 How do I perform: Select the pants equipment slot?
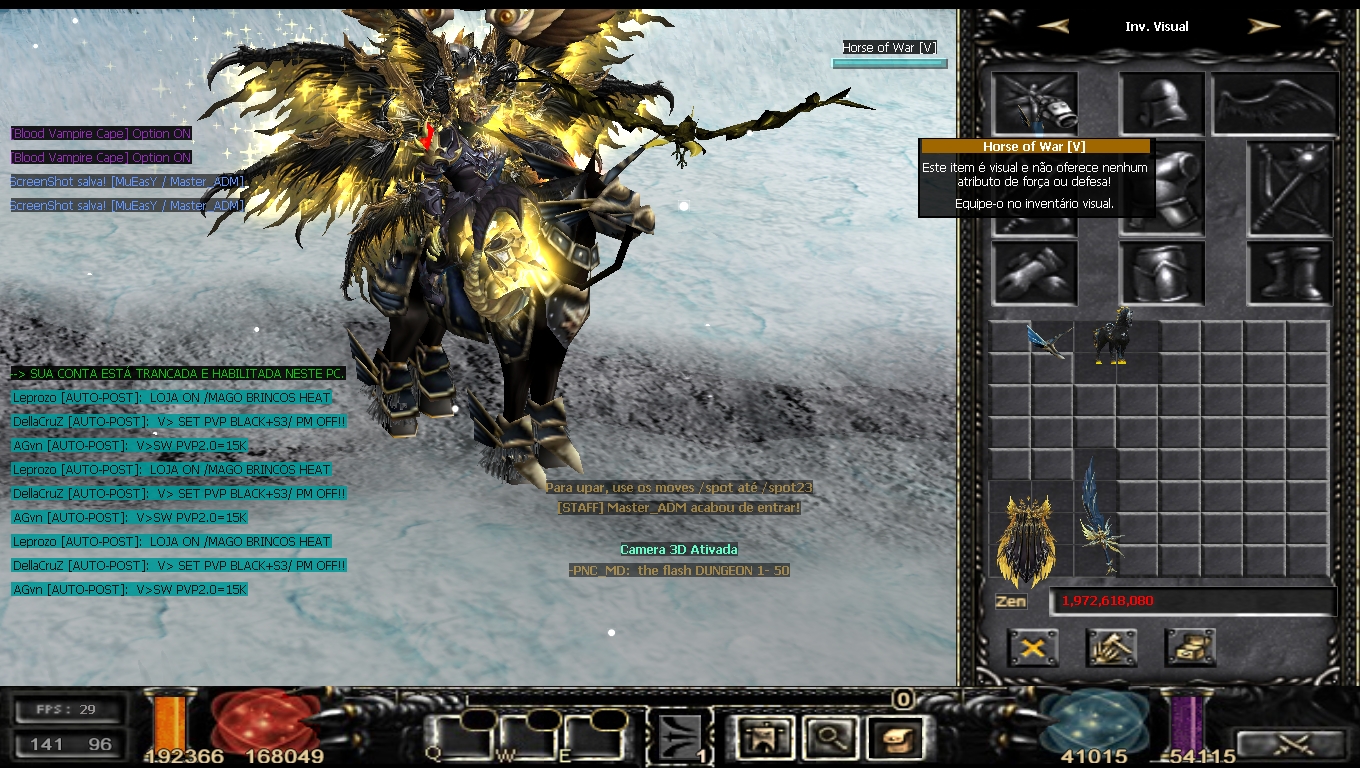click(1162, 273)
